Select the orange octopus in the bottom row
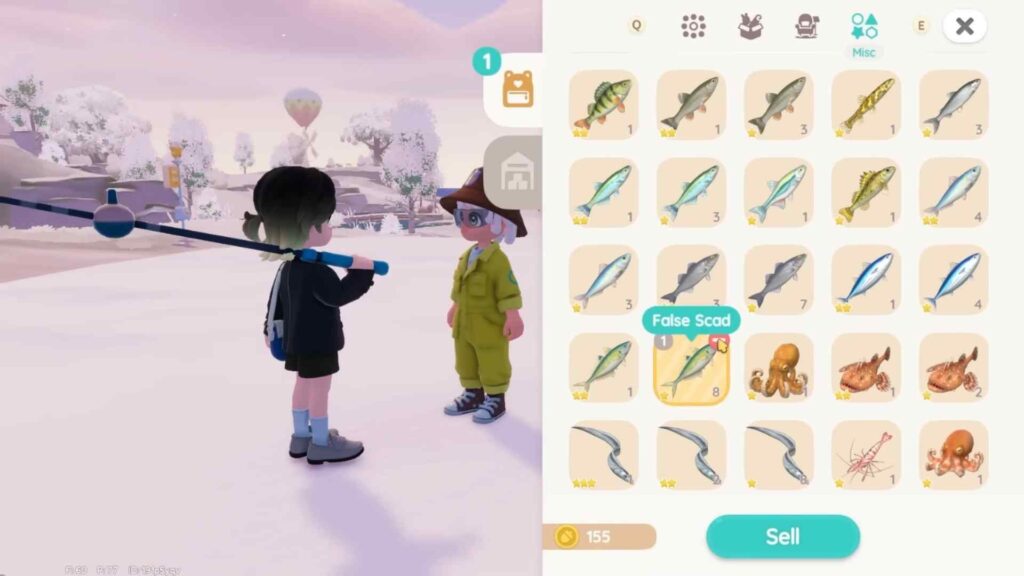This screenshot has height=576, width=1024. (953, 455)
